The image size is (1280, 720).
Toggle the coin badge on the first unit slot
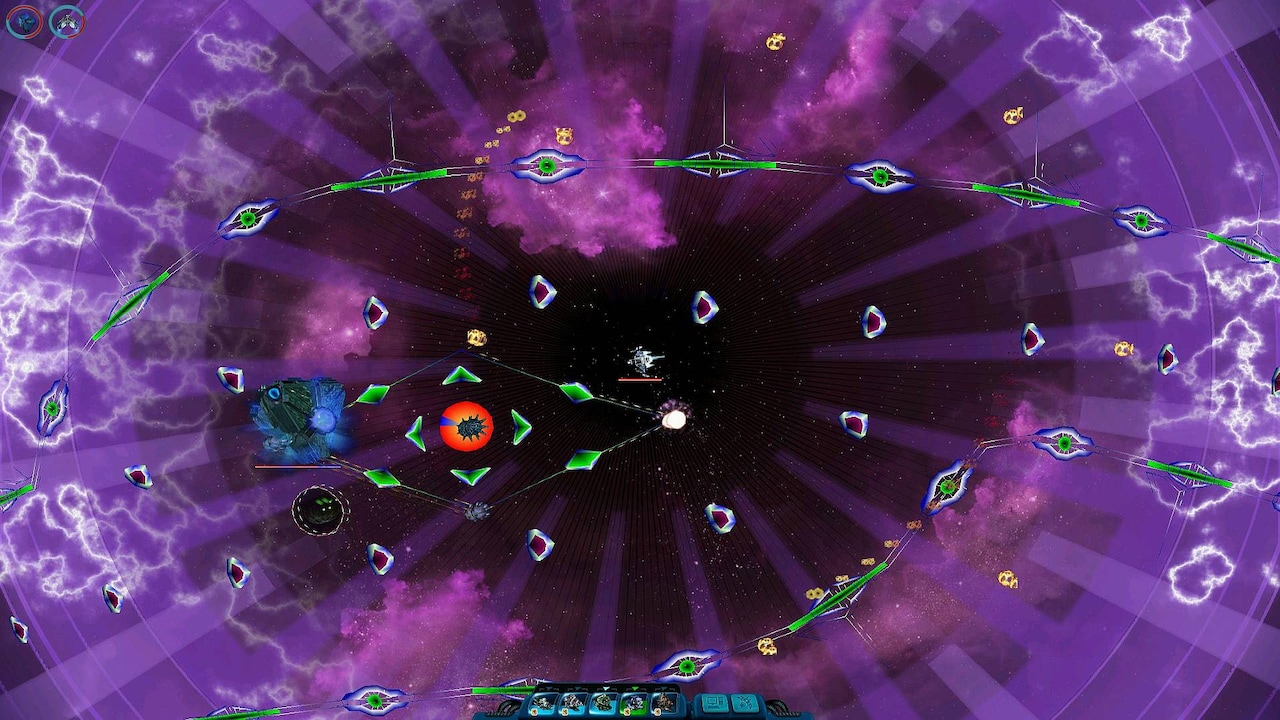click(533, 711)
